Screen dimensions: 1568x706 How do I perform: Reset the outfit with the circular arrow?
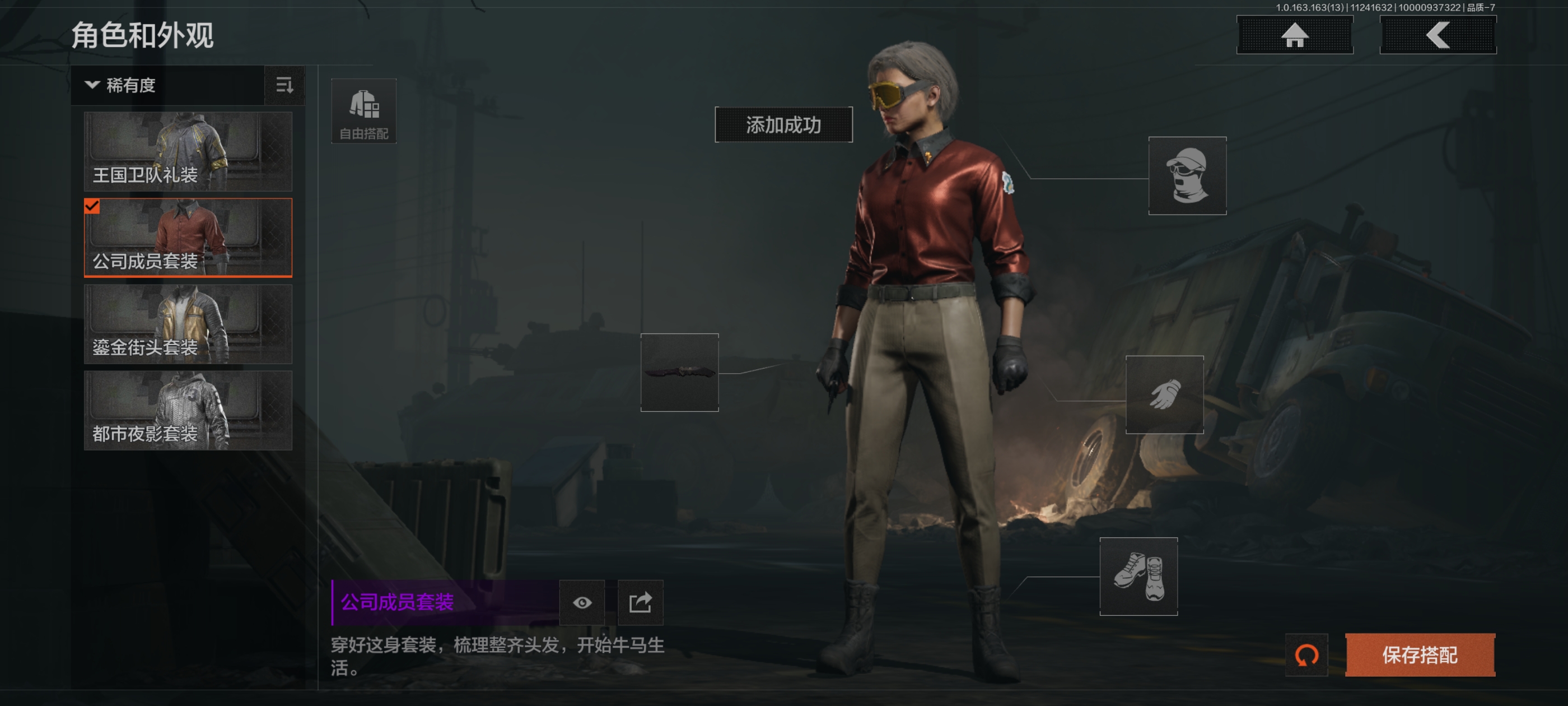1306,655
